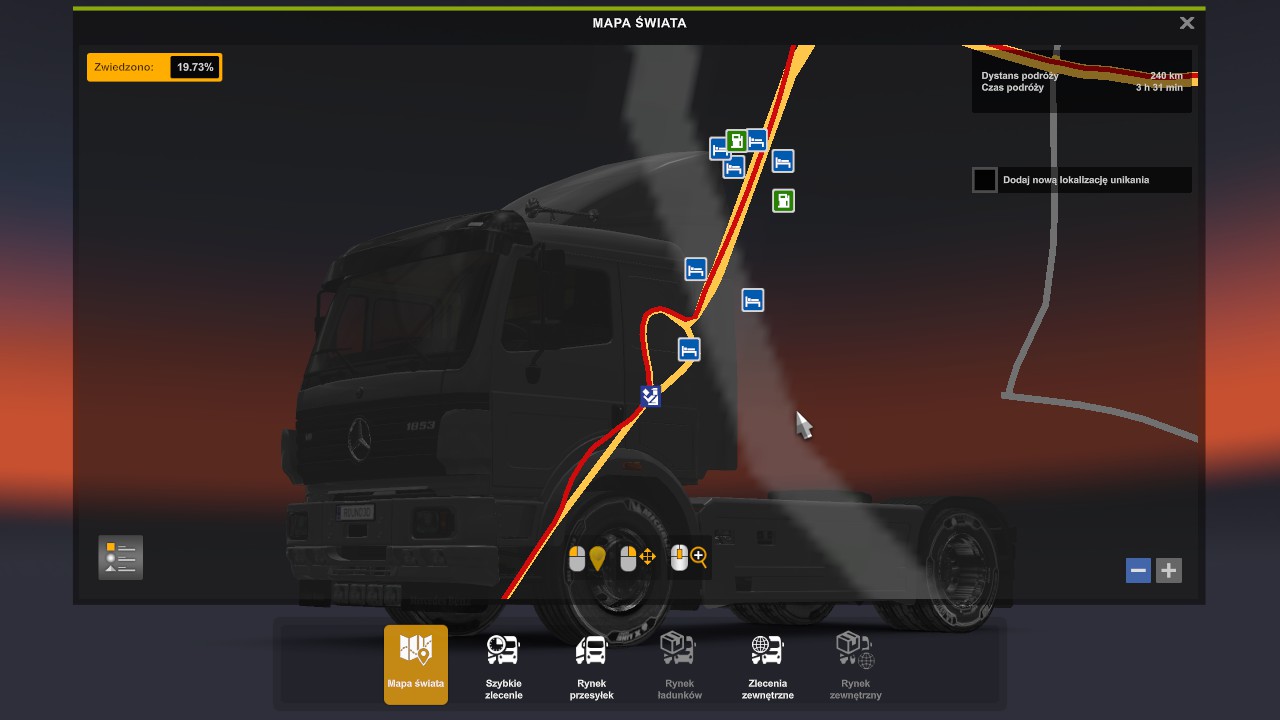Open Zlecenia zewnętrzne external contracts
The height and width of the screenshot is (720, 1280).
(767, 664)
